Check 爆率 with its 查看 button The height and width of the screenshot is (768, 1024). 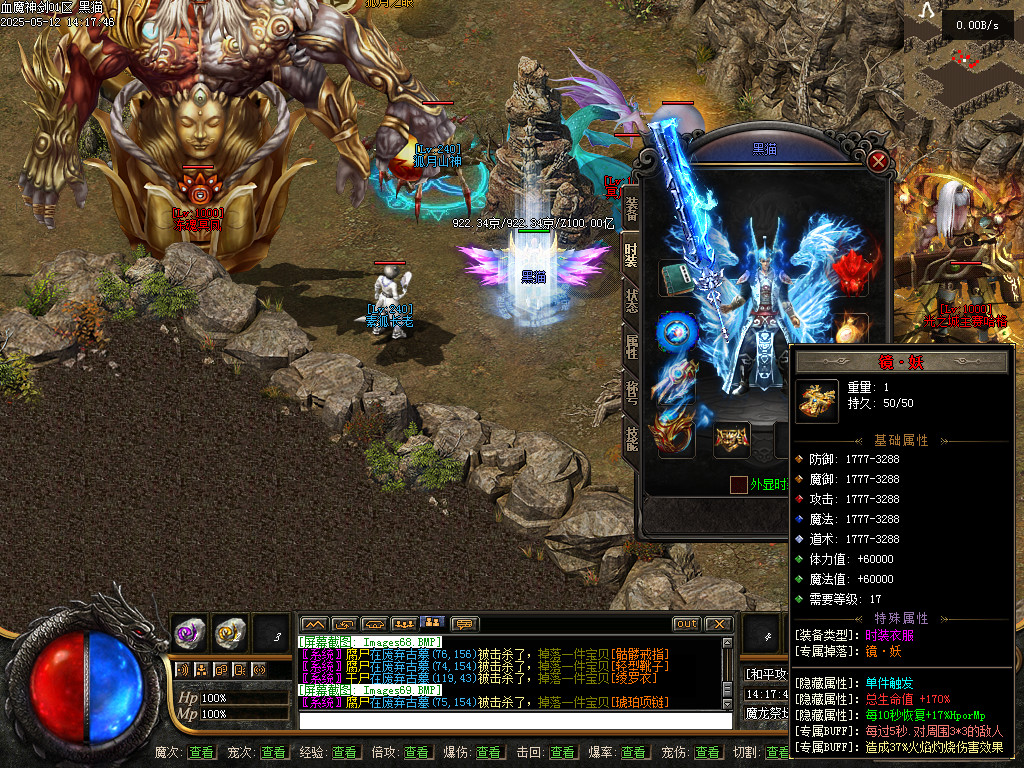[x=633, y=752]
